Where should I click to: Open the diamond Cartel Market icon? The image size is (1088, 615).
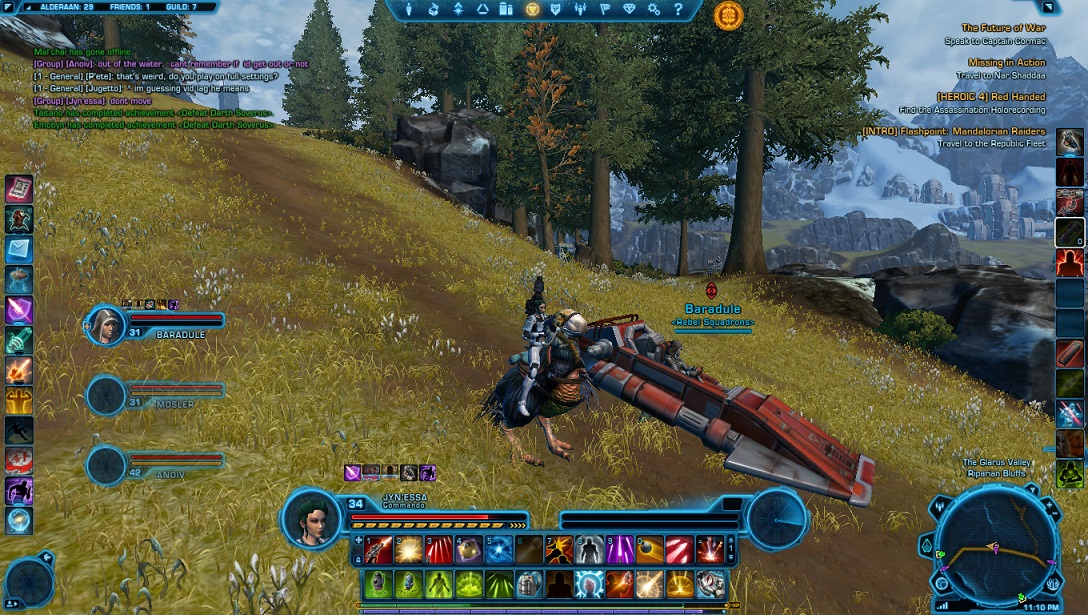point(629,9)
